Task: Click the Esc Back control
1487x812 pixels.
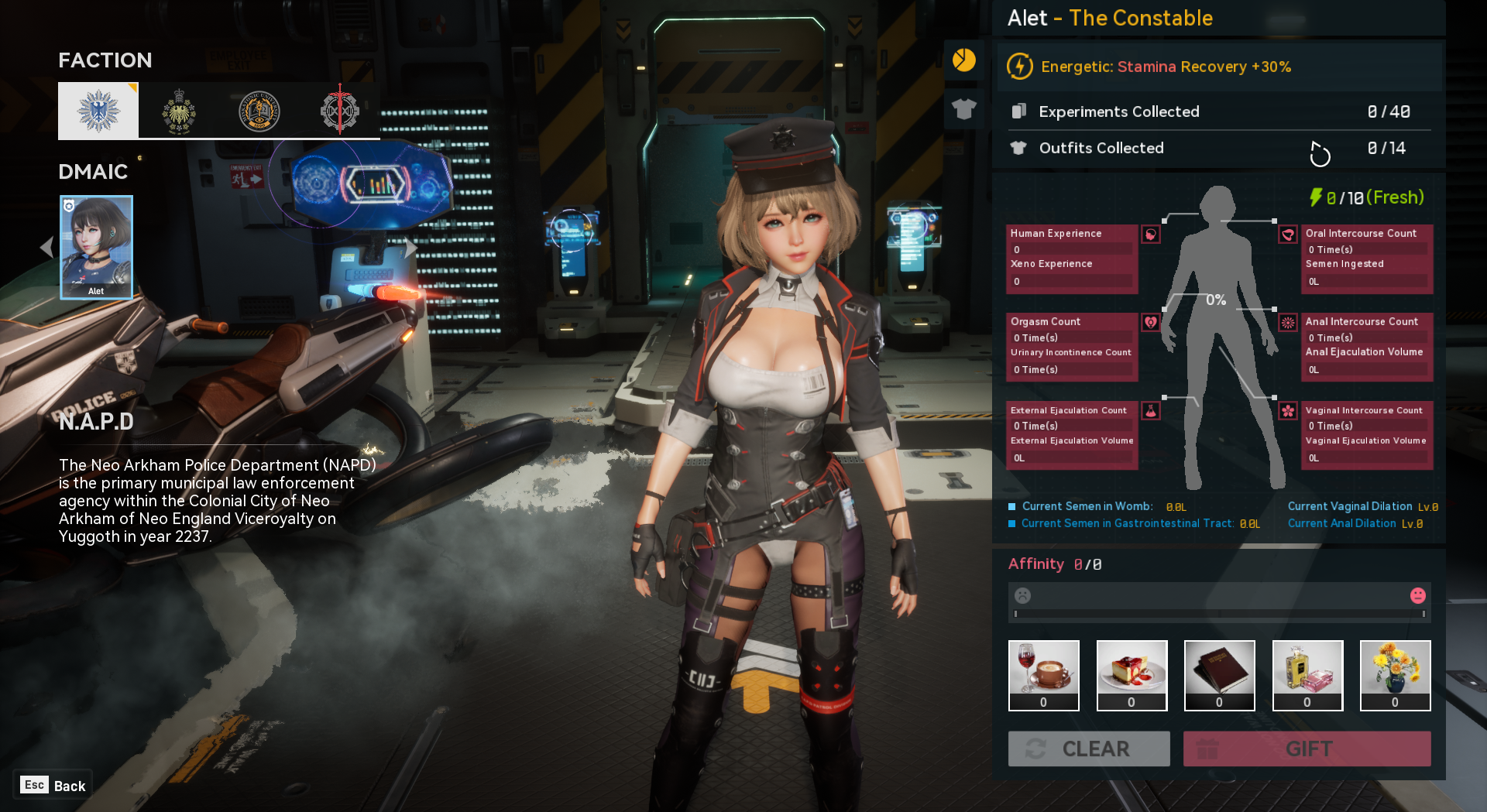Action: pos(51,785)
